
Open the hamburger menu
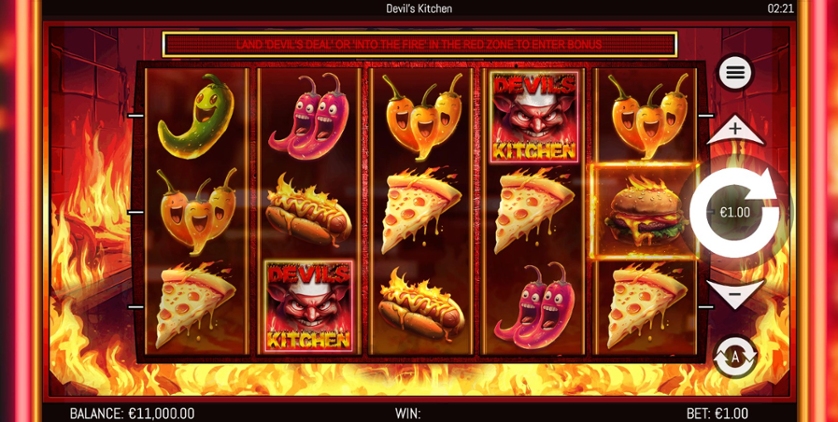(x=735, y=73)
